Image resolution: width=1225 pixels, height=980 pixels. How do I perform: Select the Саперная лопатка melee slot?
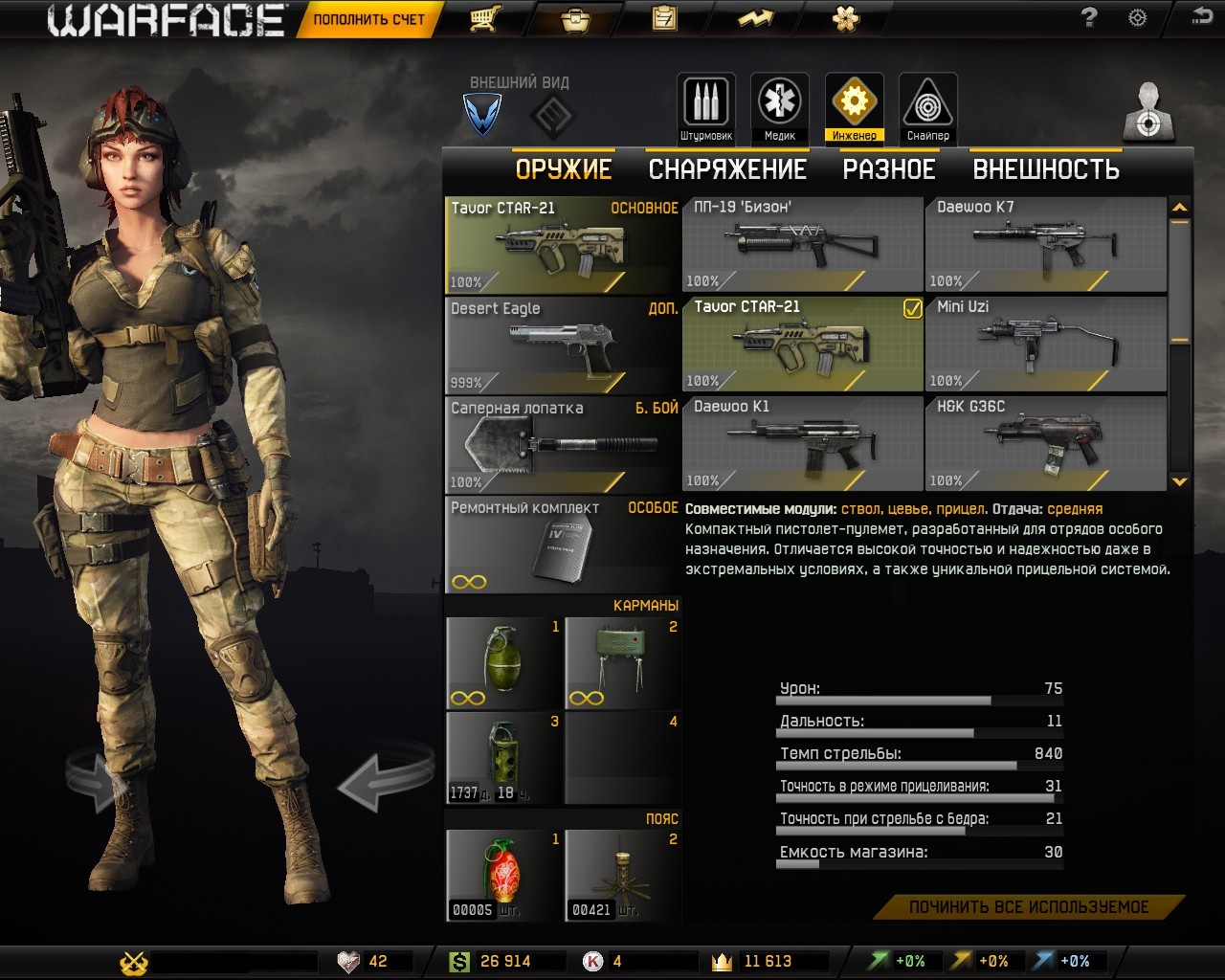click(563, 444)
